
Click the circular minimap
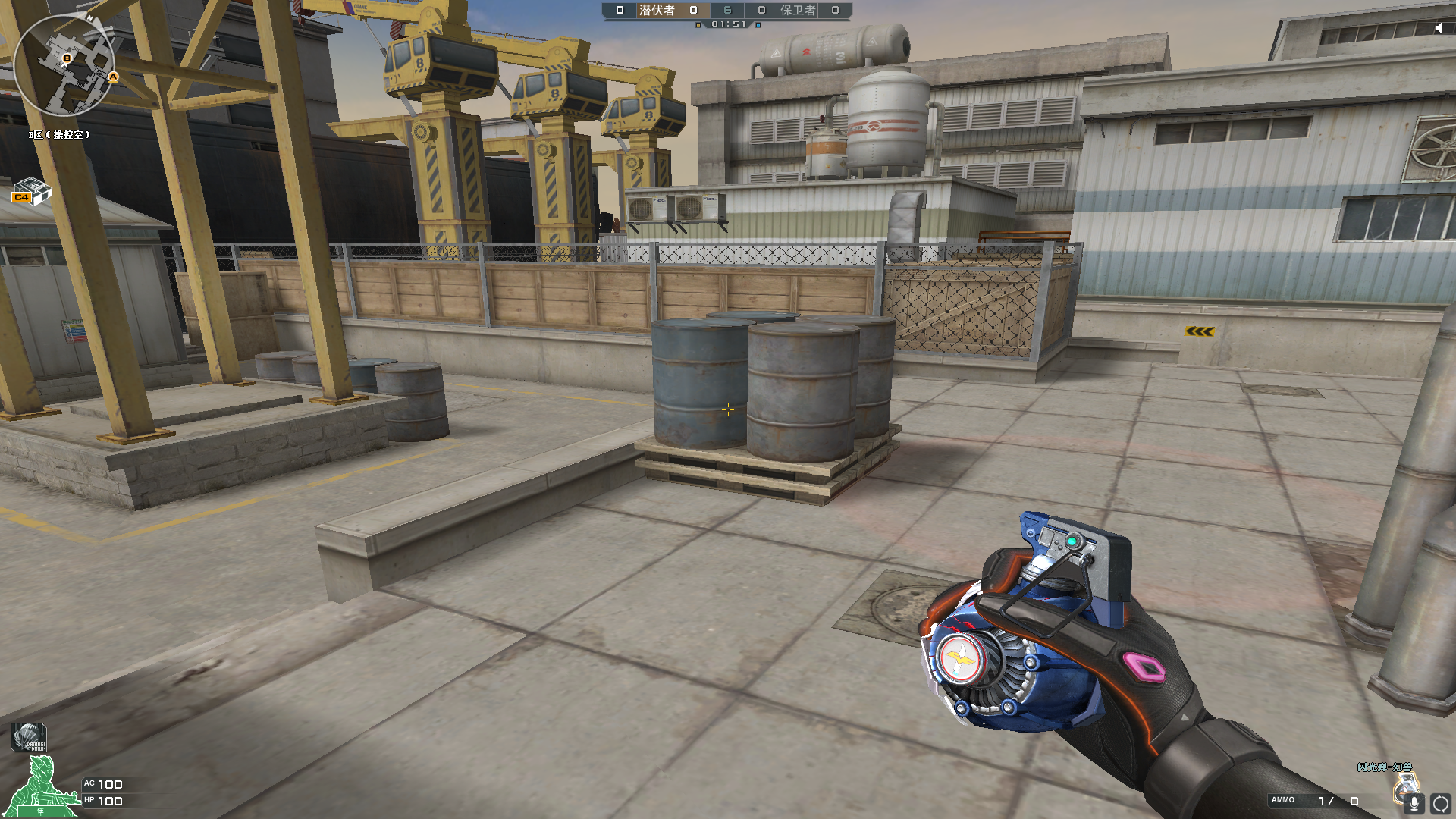click(x=64, y=65)
